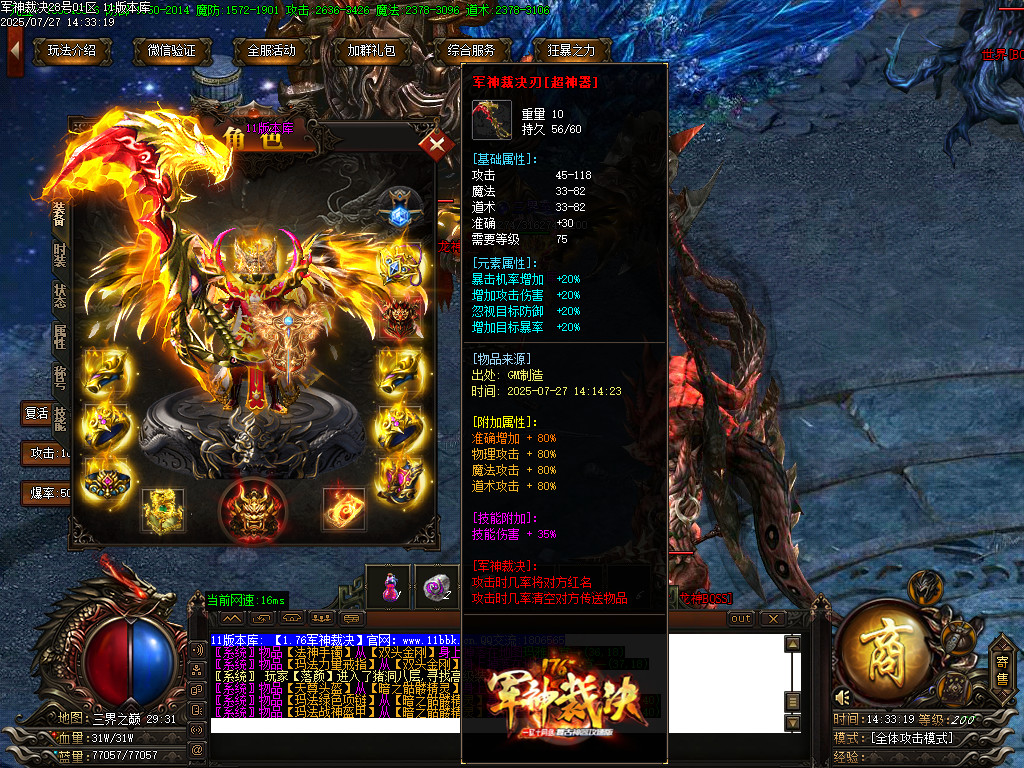The width and height of the screenshot is (1024, 768).
Task: Open the 综合服务 services menu
Action: [x=474, y=50]
